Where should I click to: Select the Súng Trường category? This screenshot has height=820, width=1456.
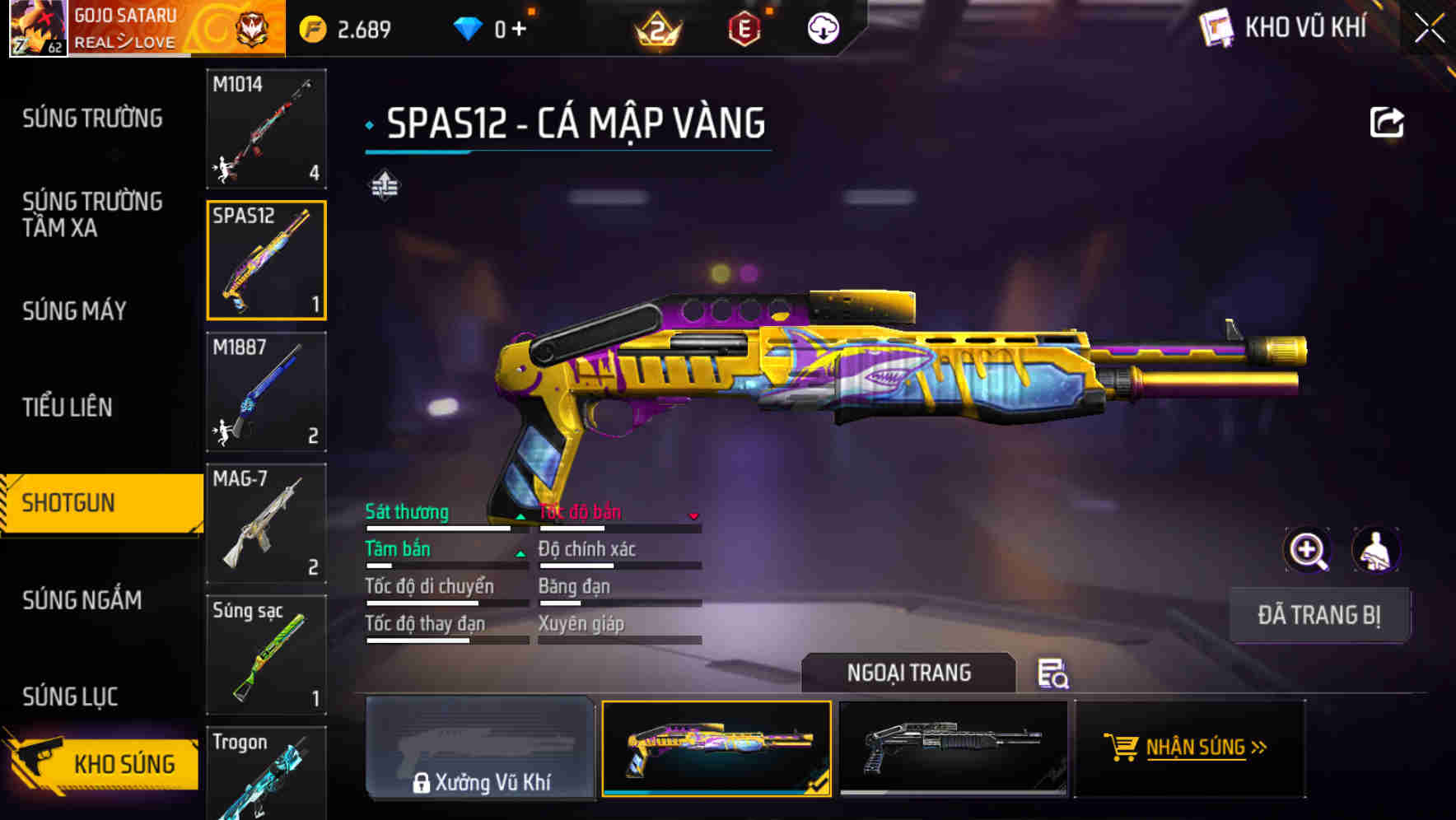click(92, 119)
